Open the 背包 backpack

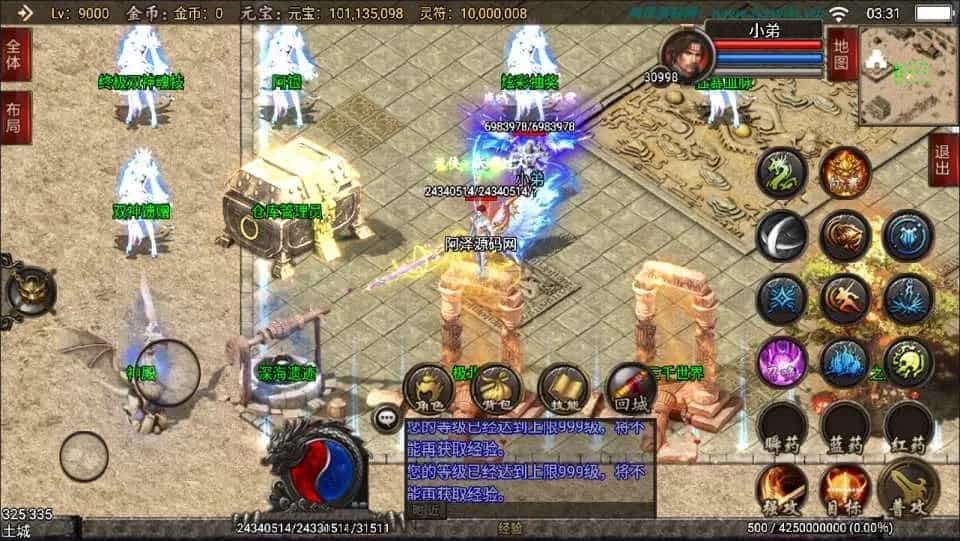497,388
